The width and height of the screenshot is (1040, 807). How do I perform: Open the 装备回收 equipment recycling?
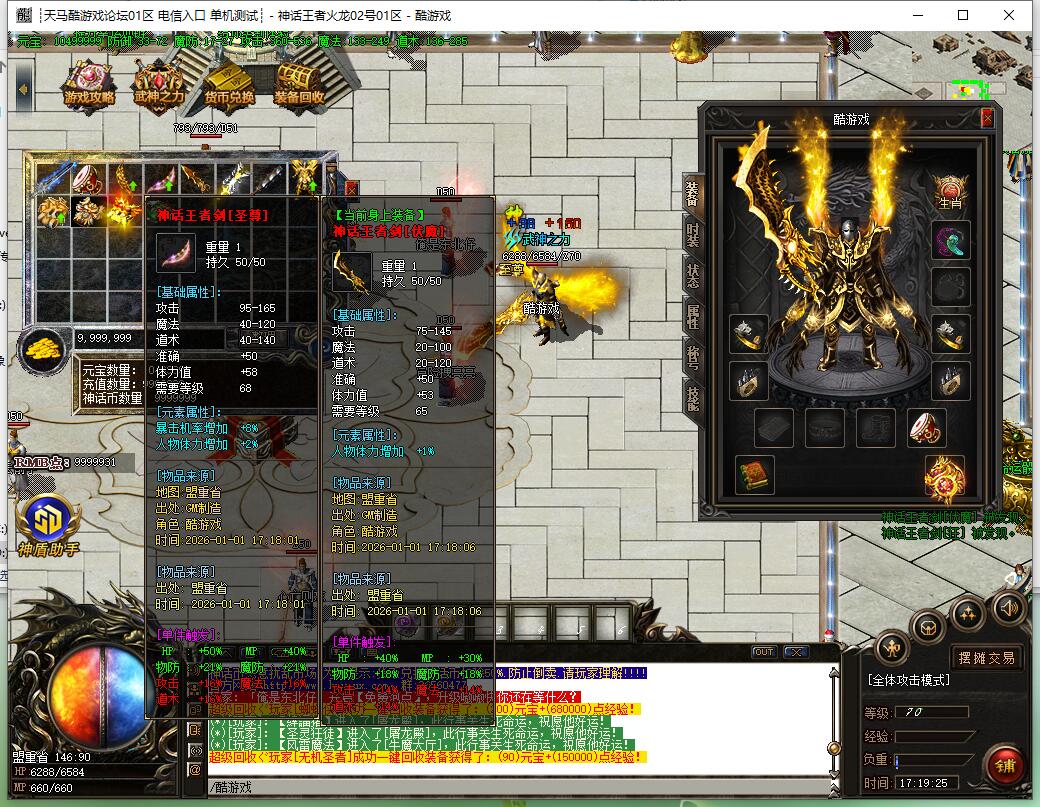click(299, 85)
